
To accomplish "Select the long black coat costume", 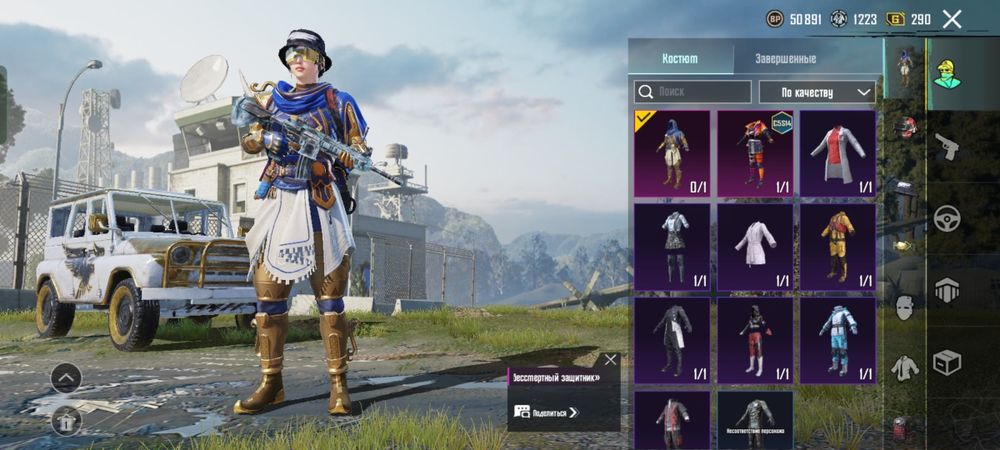I will [672, 340].
